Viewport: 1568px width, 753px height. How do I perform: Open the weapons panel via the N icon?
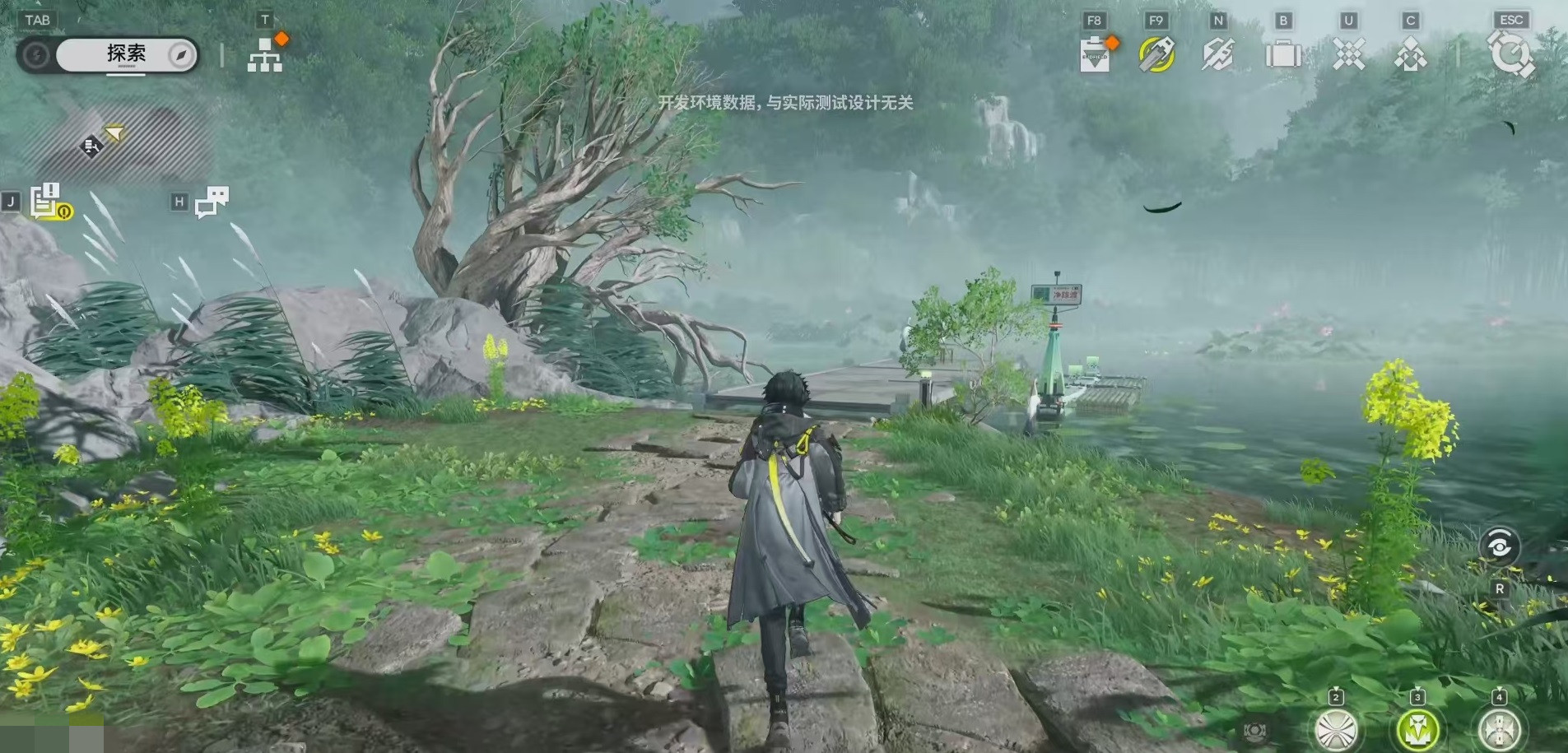pos(1218,53)
